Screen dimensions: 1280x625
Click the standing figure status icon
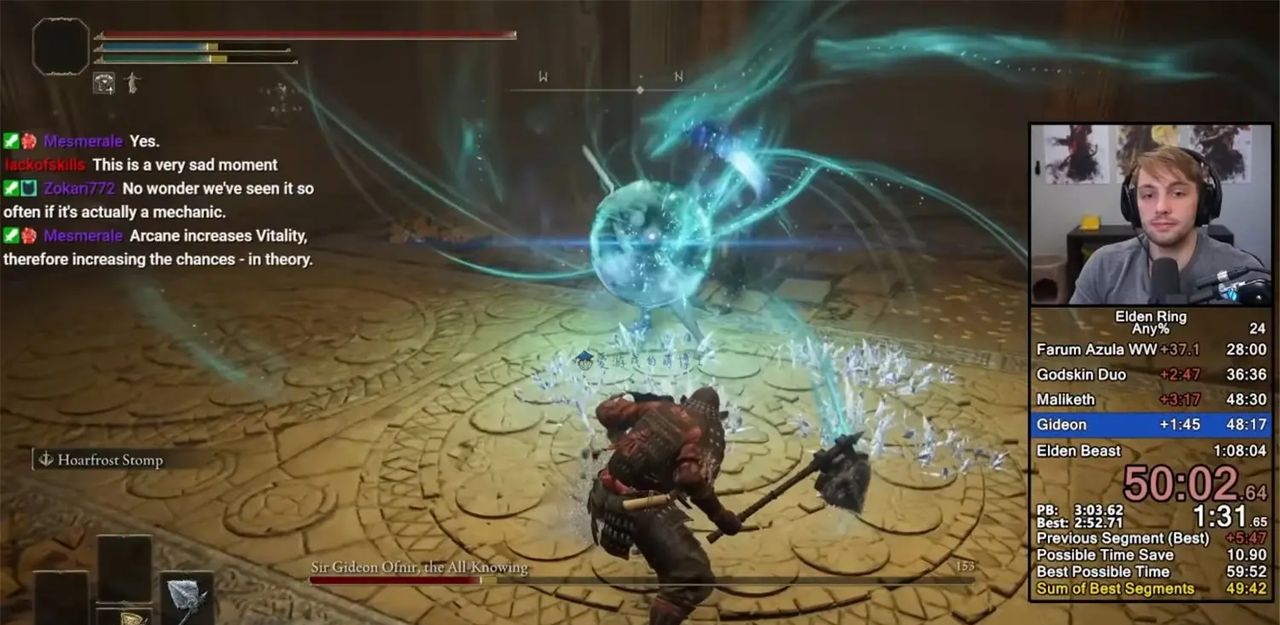coord(131,83)
